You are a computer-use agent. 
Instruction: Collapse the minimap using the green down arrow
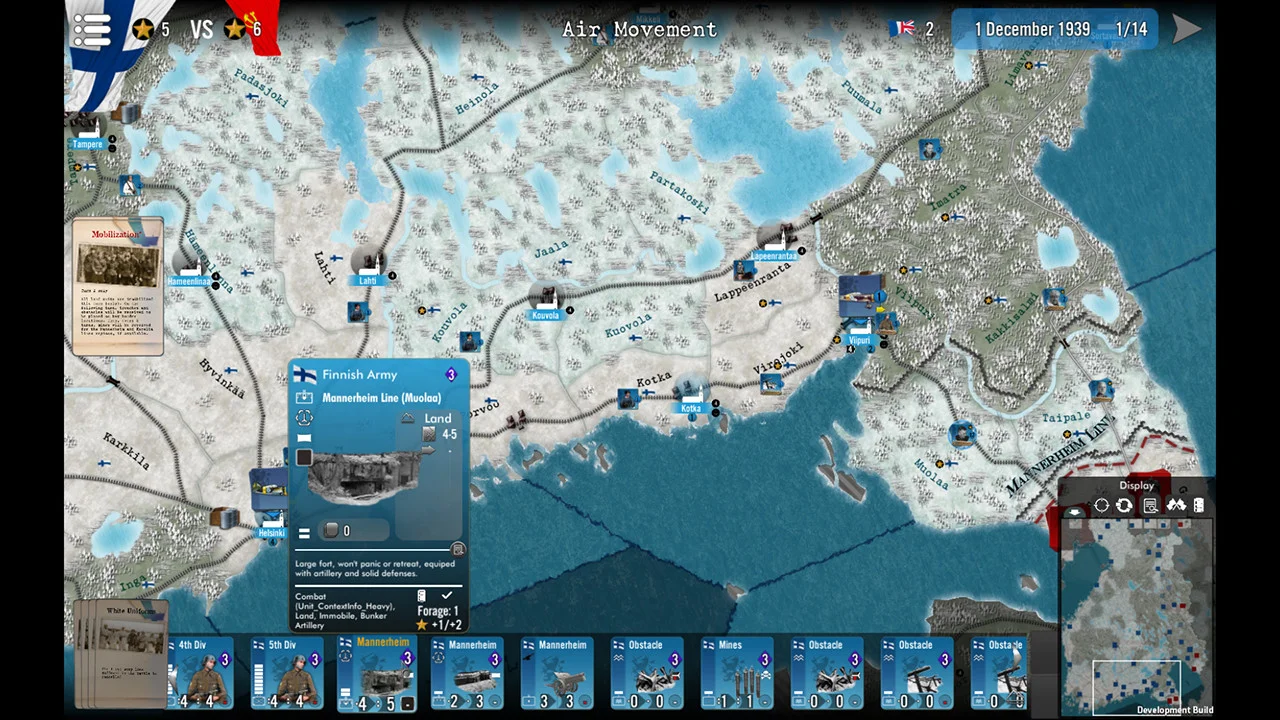[1074, 513]
